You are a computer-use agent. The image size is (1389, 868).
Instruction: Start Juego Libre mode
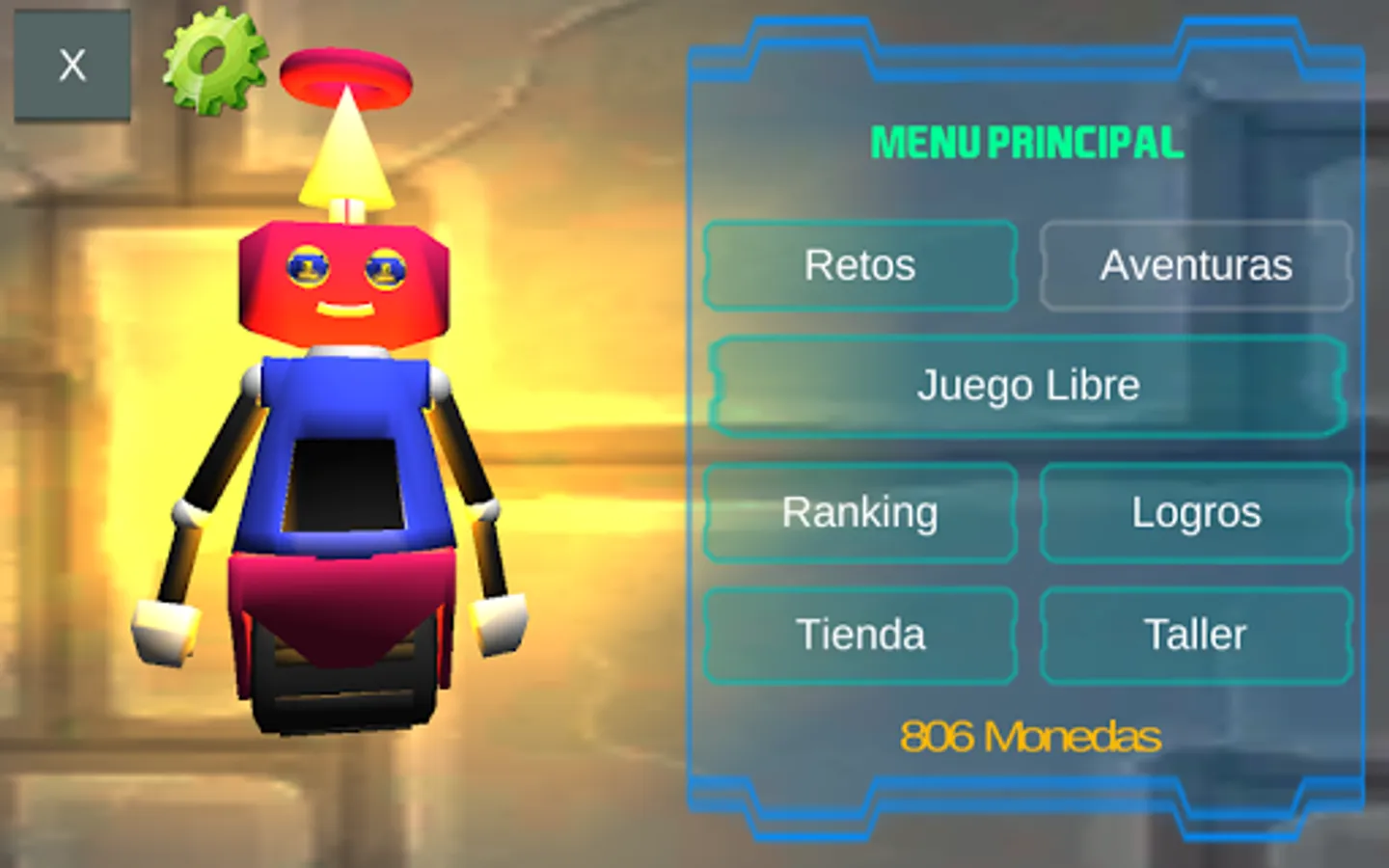point(1028,385)
